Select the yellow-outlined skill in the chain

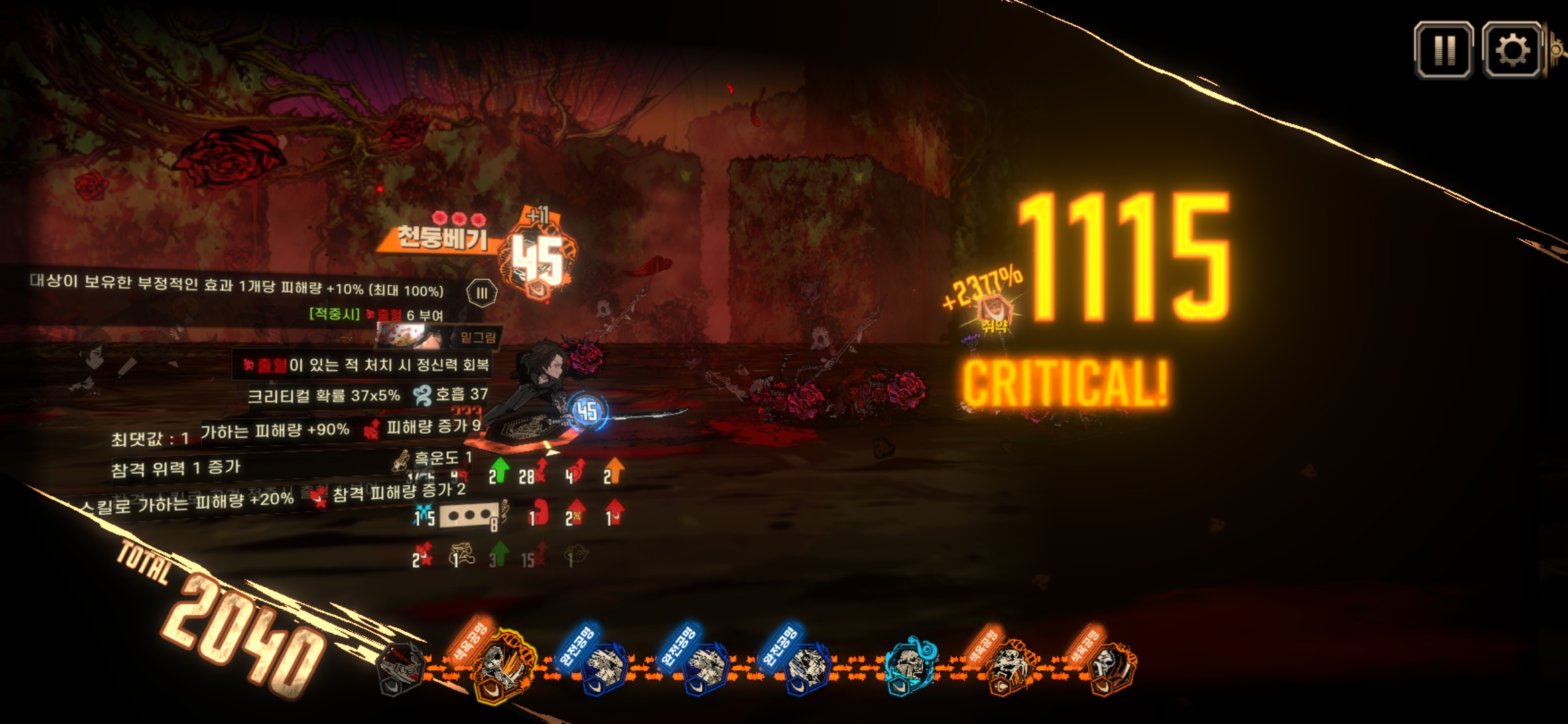point(503,666)
